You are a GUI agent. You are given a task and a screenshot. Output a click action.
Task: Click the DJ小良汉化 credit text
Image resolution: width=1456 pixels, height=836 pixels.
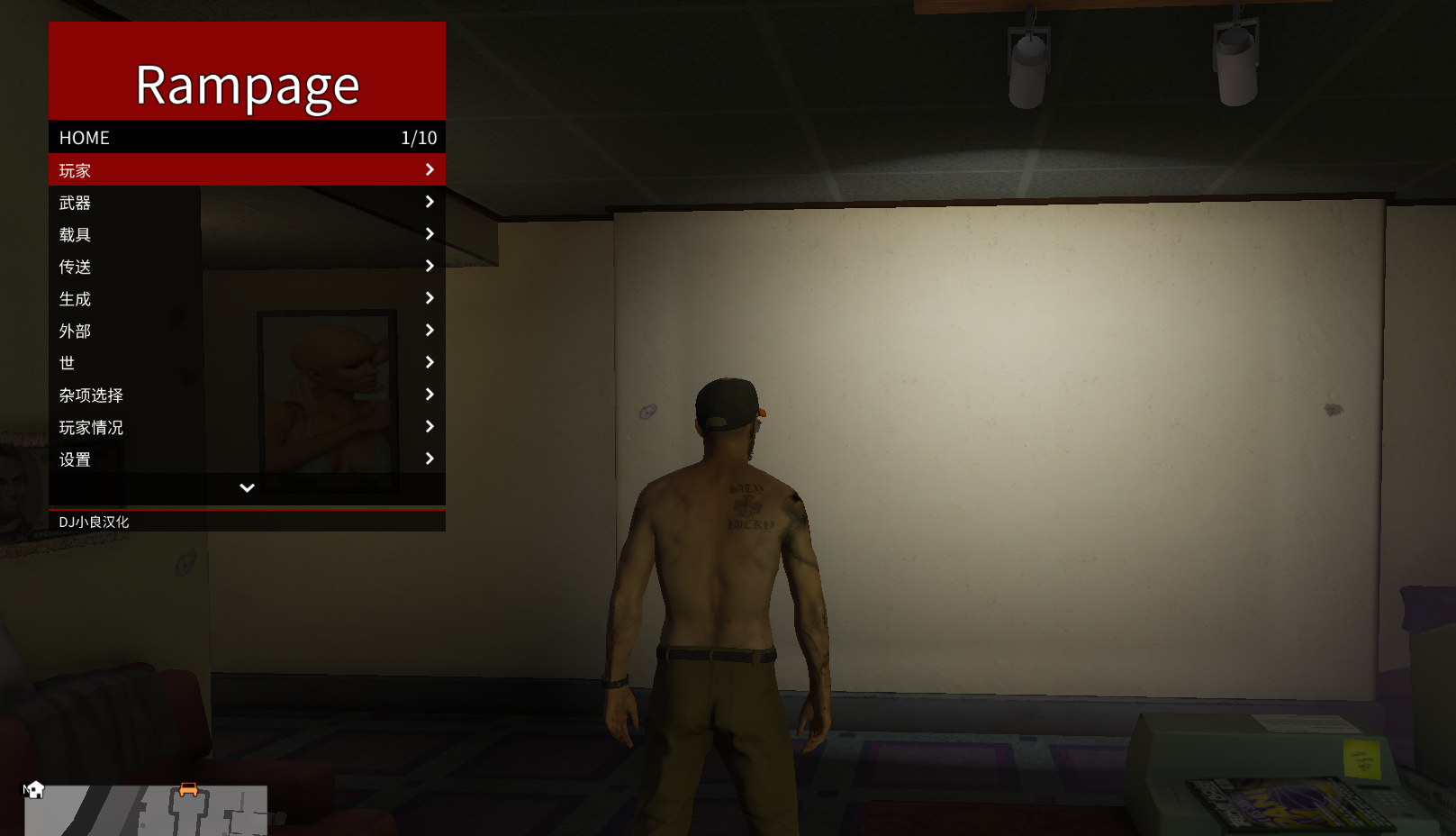tap(94, 521)
